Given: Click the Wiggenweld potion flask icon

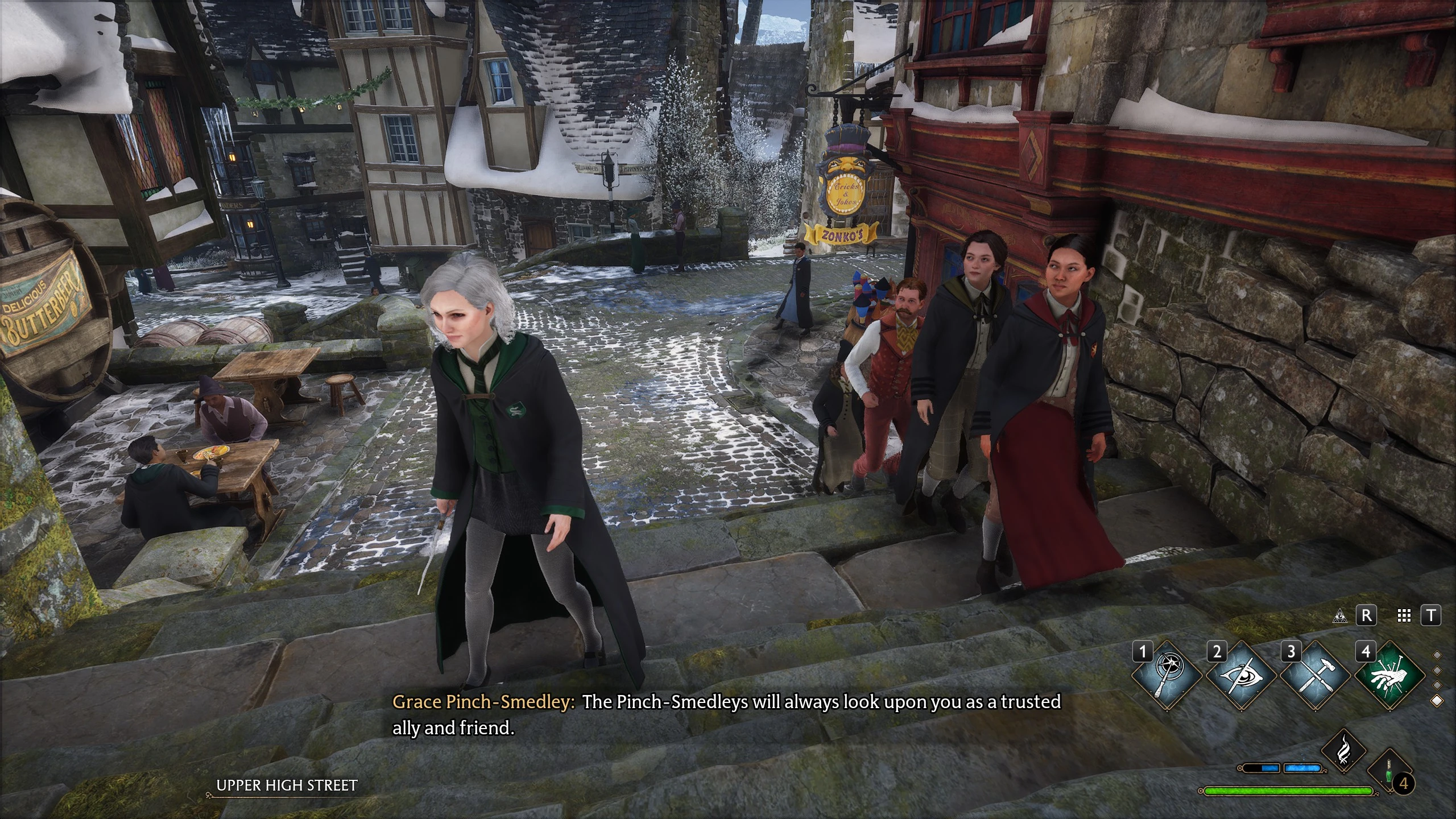Looking at the screenshot, I should tap(1389, 772).
